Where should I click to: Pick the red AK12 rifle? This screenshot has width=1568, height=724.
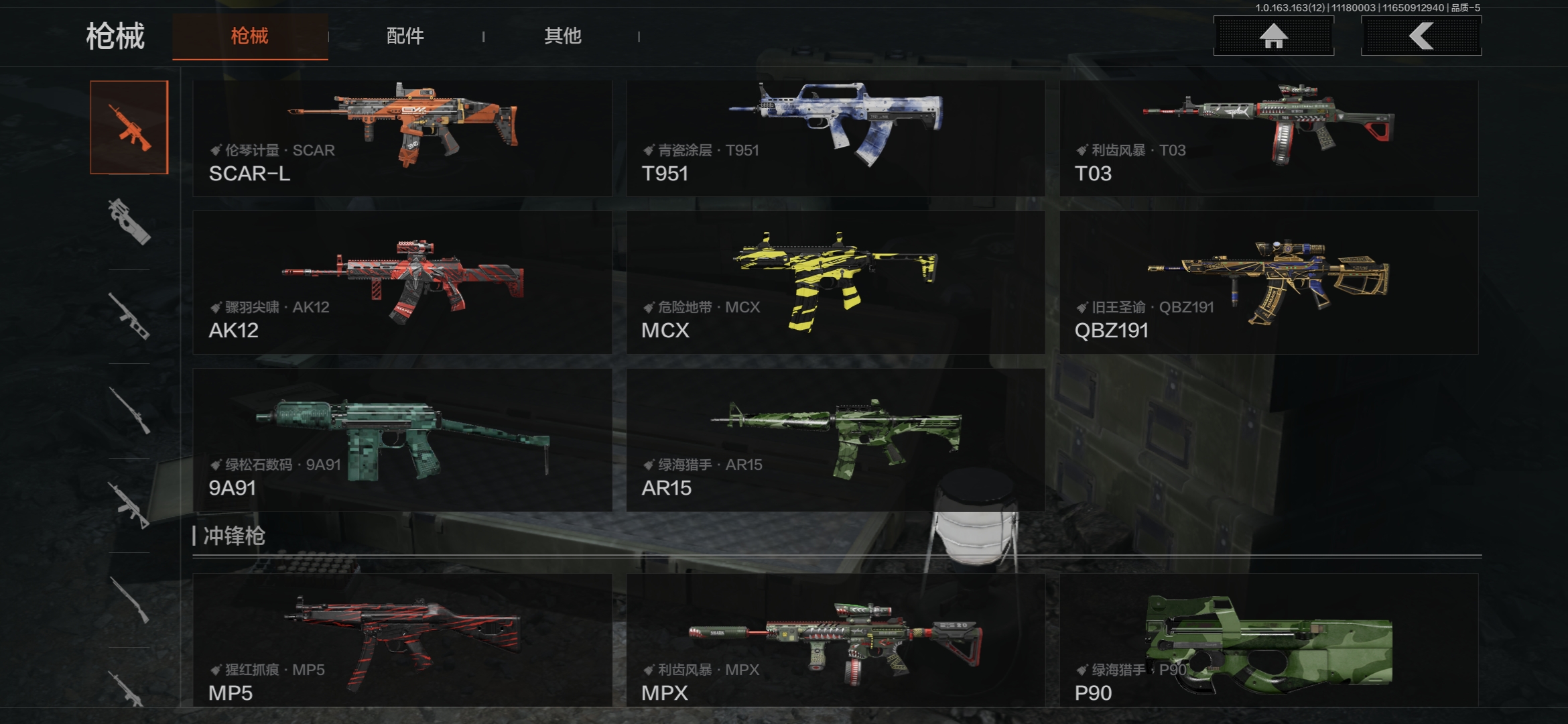click(x=402, y=282)
